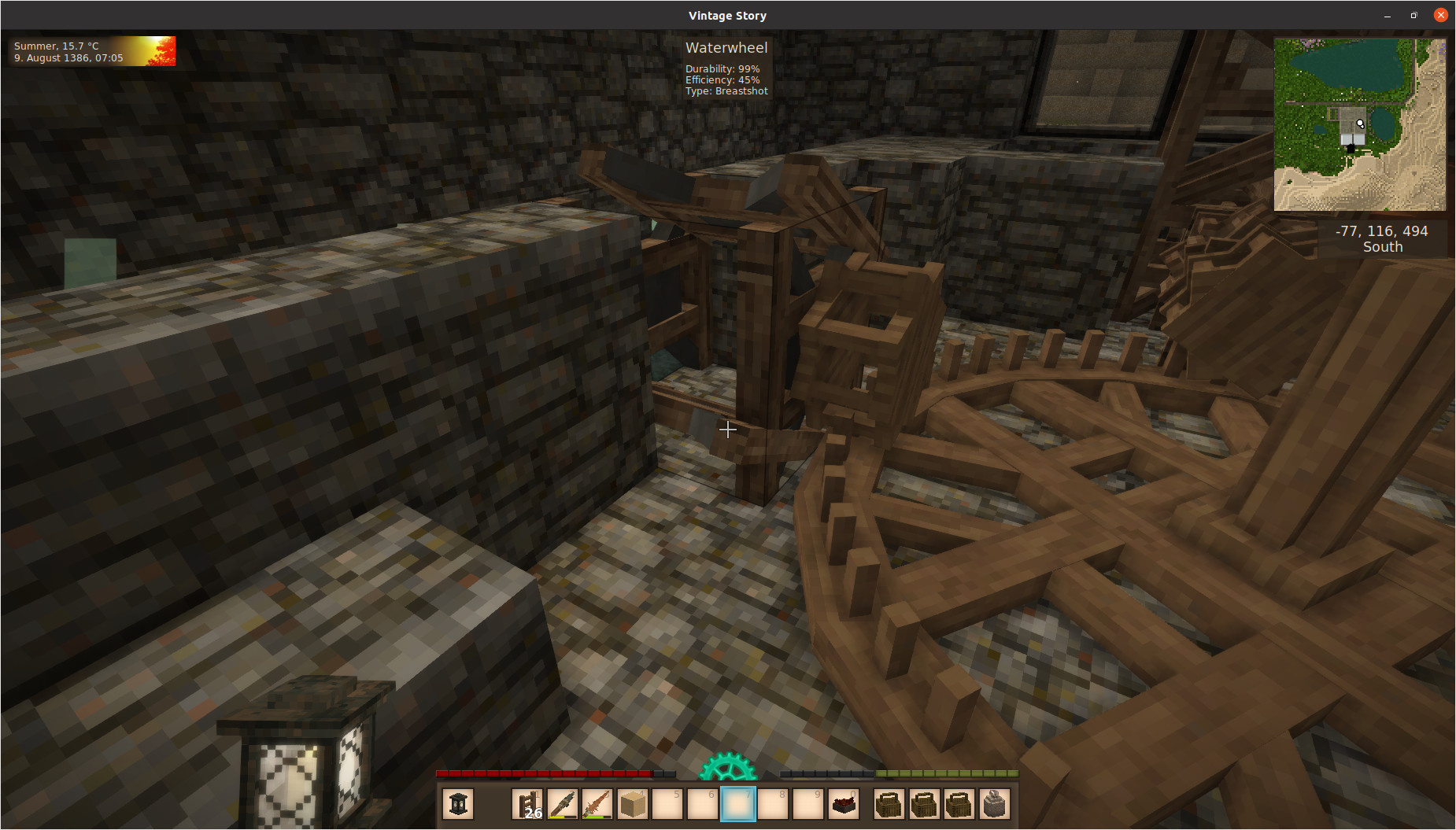
Task: Select the copper-colored tool in hotbar slot 3
Action: pos(597,804)
